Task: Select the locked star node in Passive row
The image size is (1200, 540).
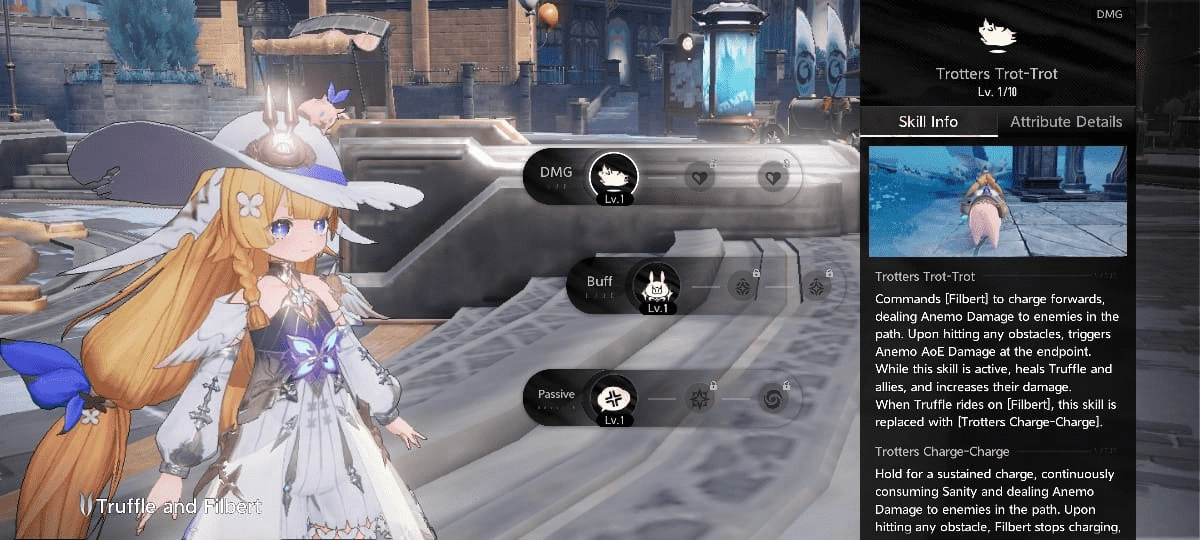Action: (697, 399)
